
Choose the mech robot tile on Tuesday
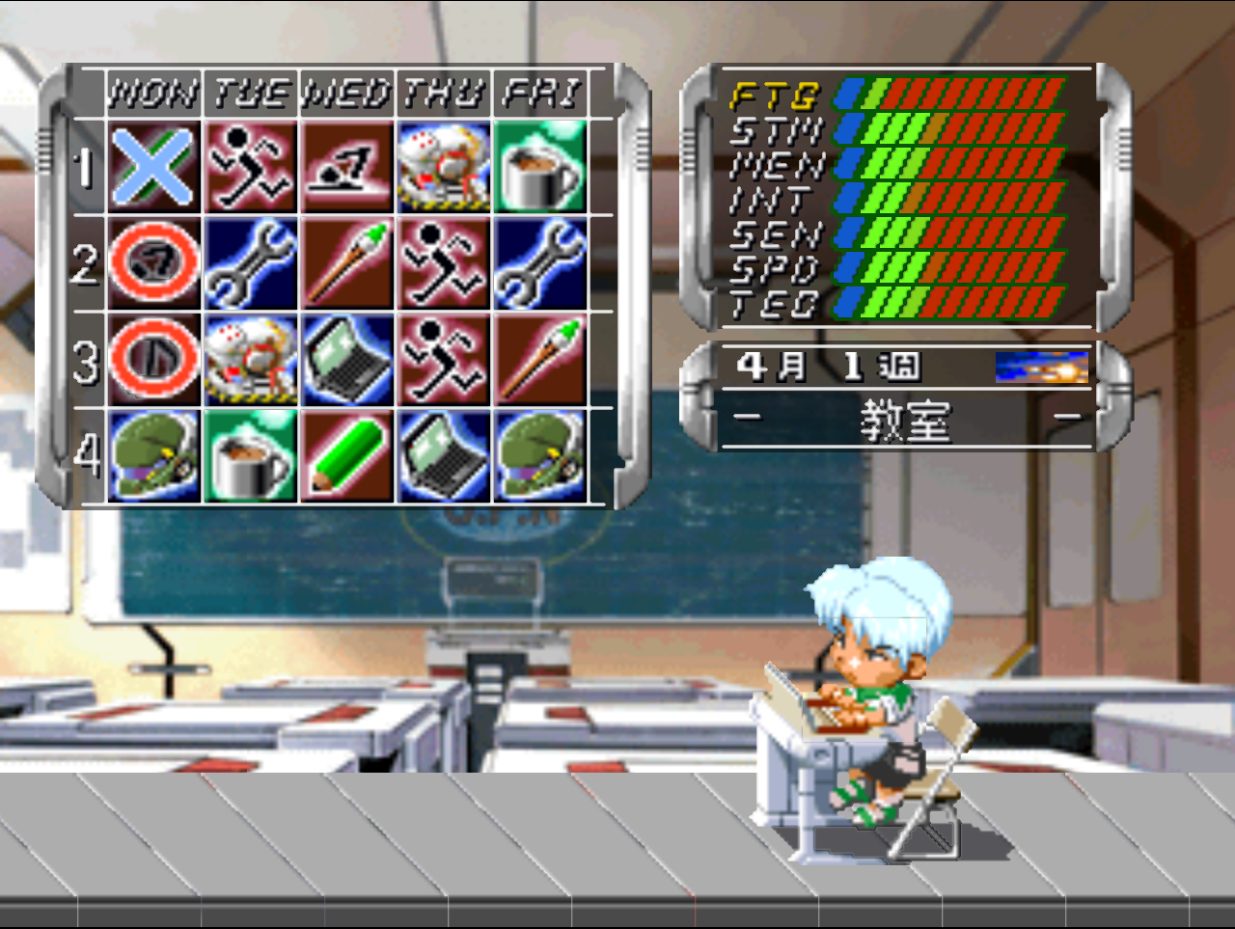(251, 359)
